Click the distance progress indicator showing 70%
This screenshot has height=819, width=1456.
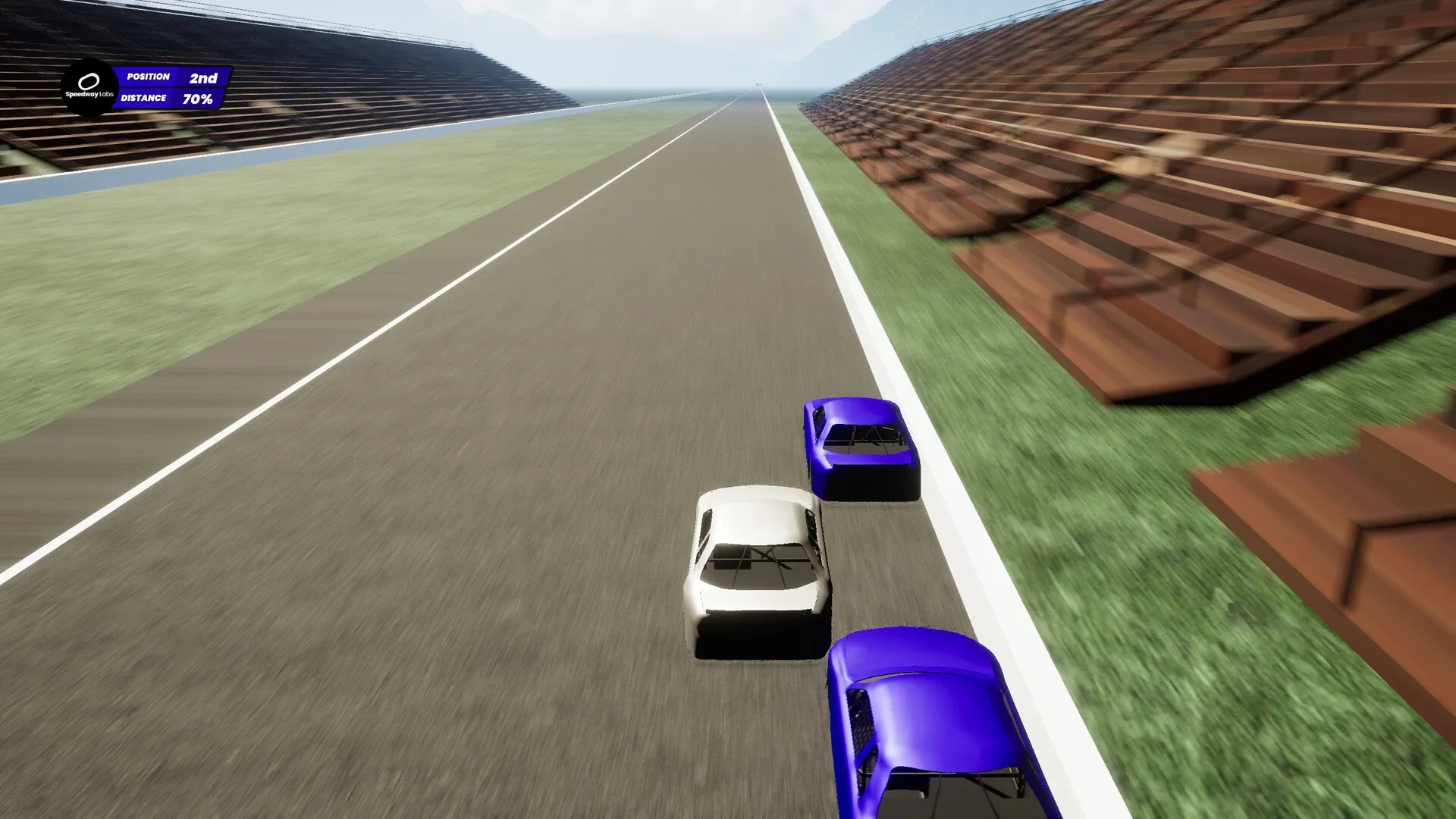[x=196, y=98]
